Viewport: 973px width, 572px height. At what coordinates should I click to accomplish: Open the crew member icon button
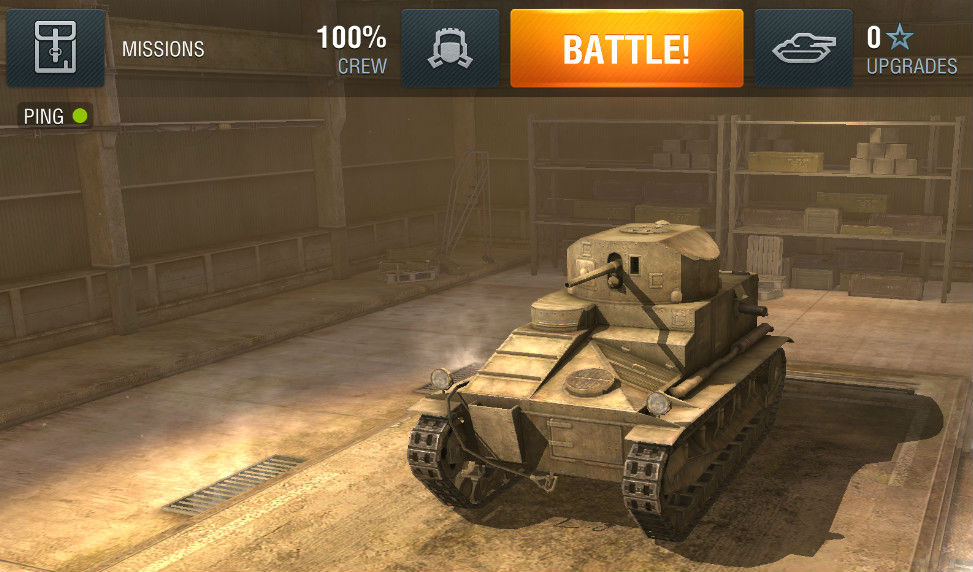click(450, 48)
